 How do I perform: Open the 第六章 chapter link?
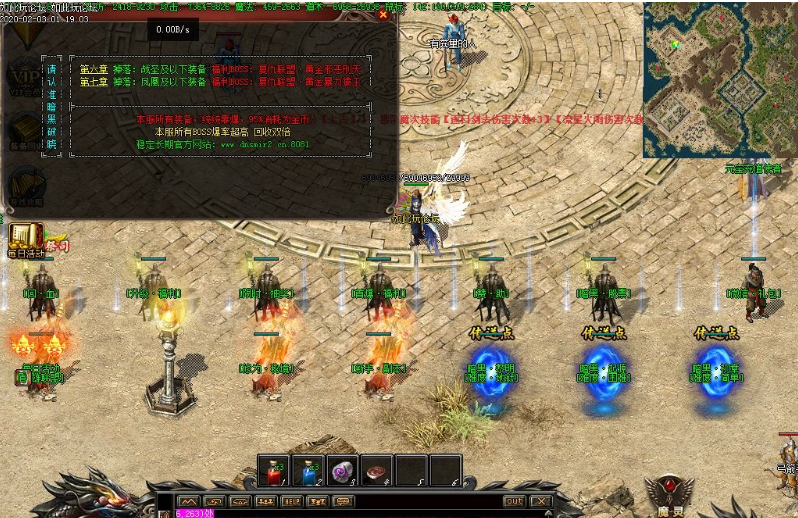pos(93,70)
